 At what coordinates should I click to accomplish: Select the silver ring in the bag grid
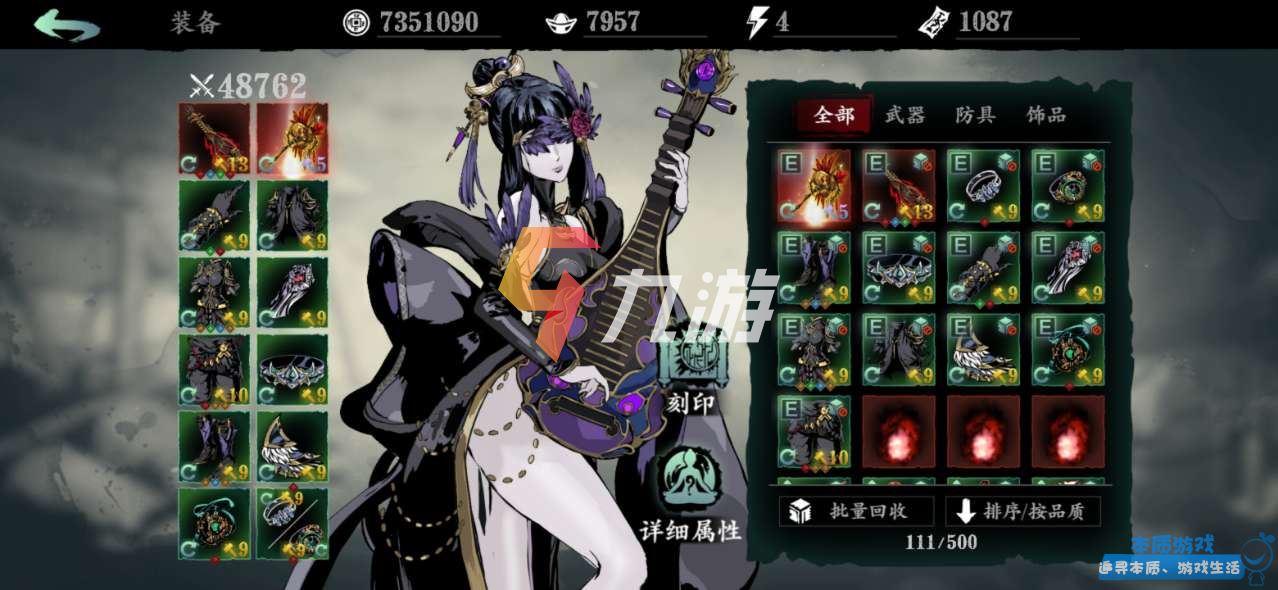(x=983, y=186)
